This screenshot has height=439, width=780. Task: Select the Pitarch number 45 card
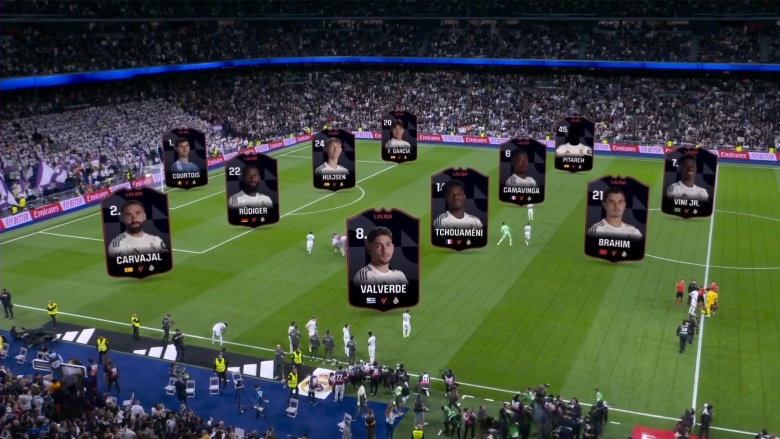[574, 144]
